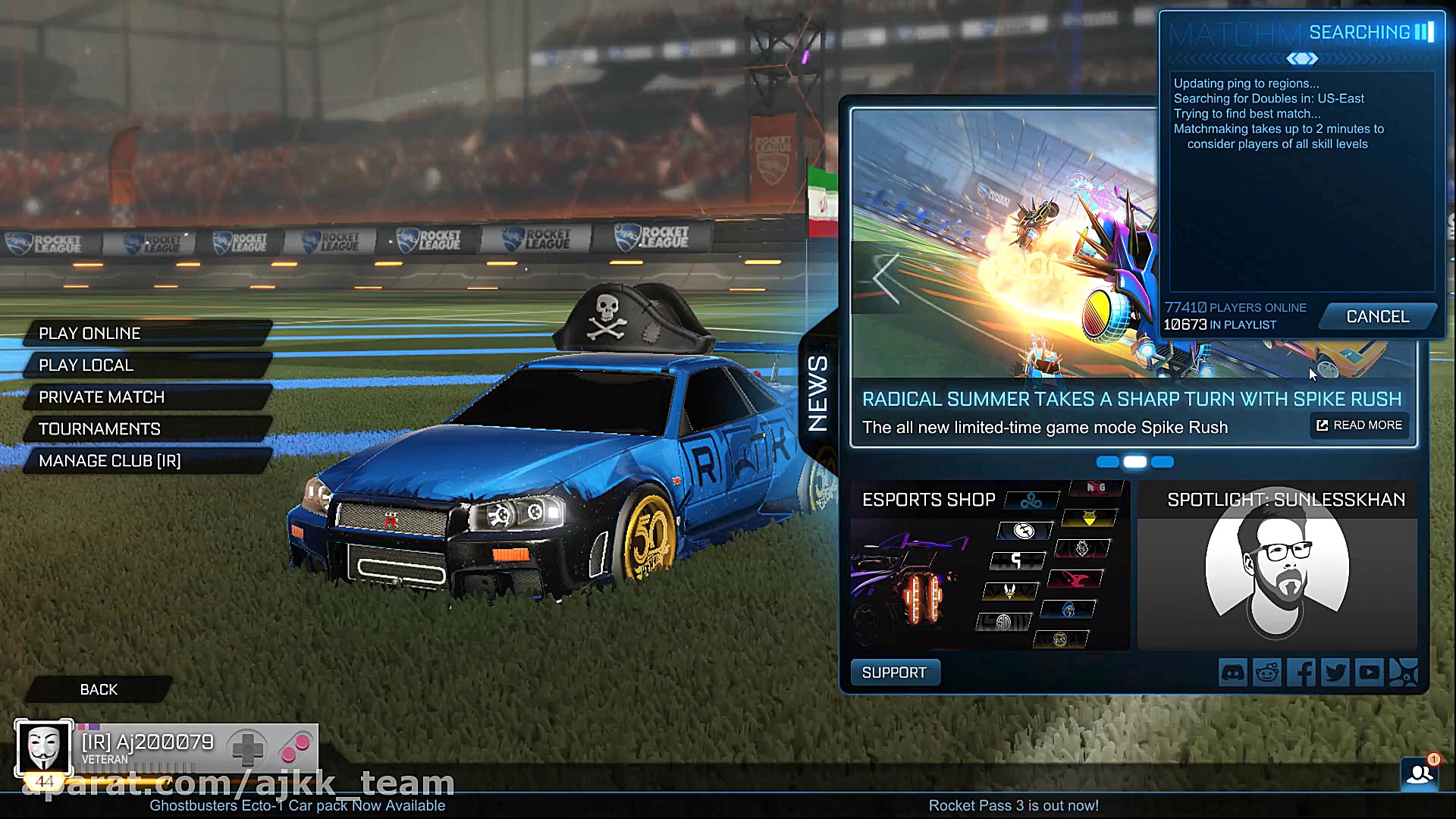Open the TSM esports team items
1456x819 pixels.
tap(1002, 622)
